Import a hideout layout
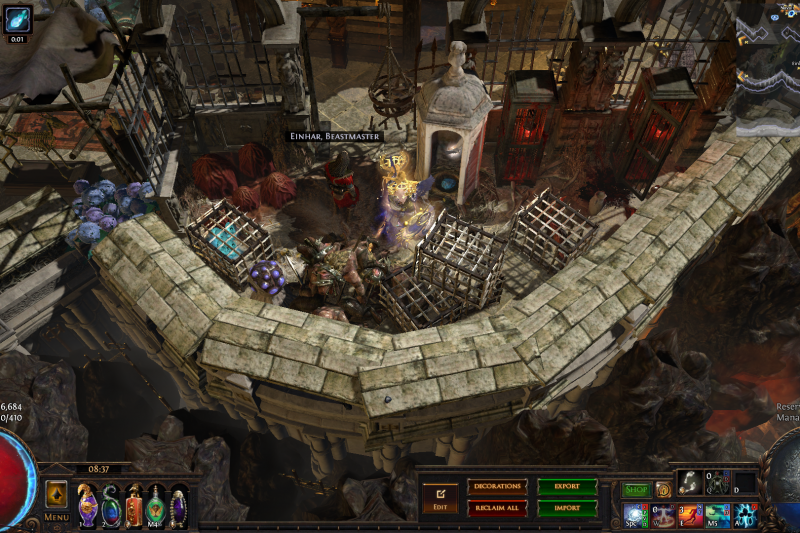The height and width of the screenshot is (533, 800). [x=566, y=507]
